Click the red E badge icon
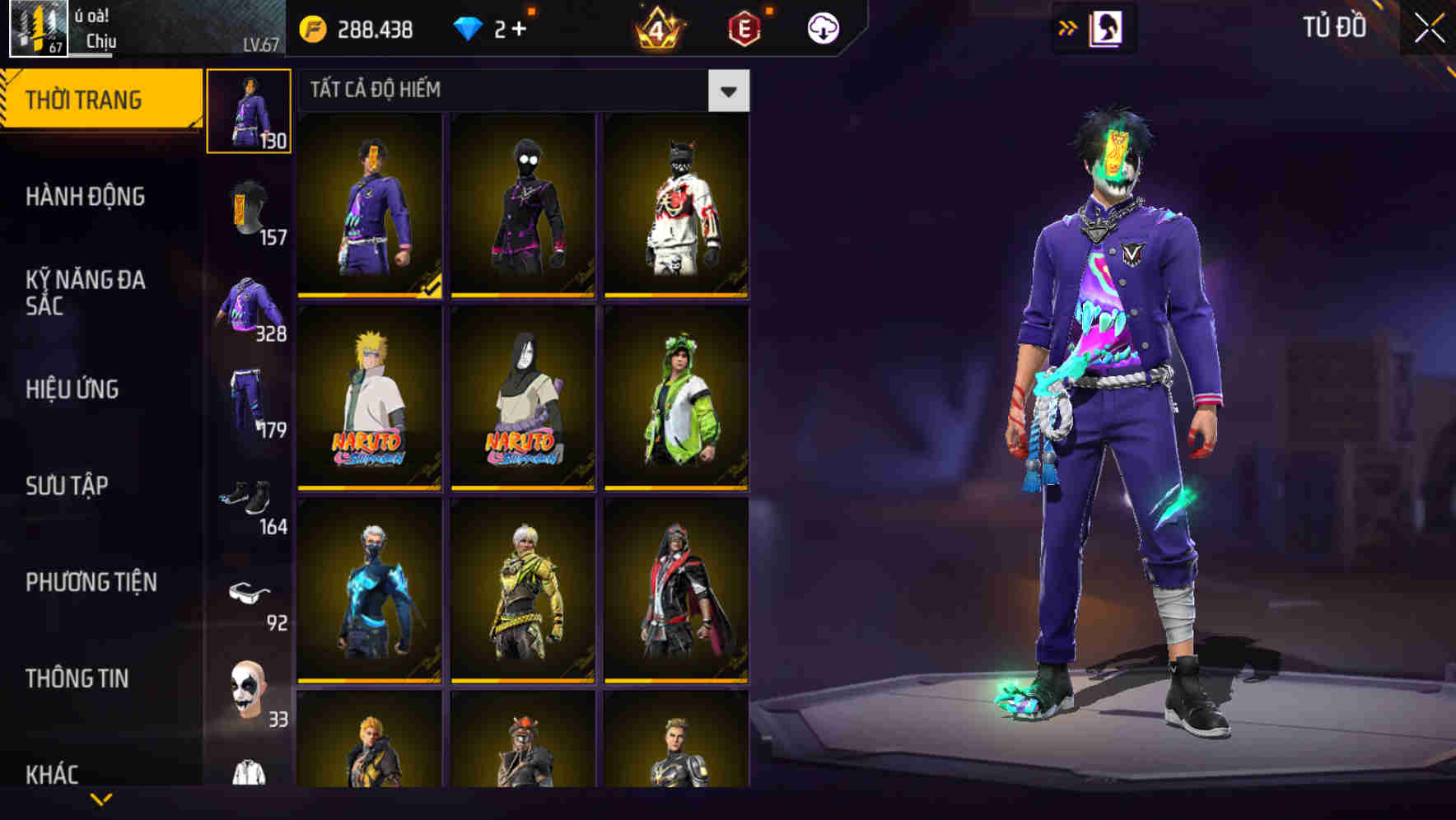The height and width of the screenshot is (820, 1456). [x=745, y=26]
